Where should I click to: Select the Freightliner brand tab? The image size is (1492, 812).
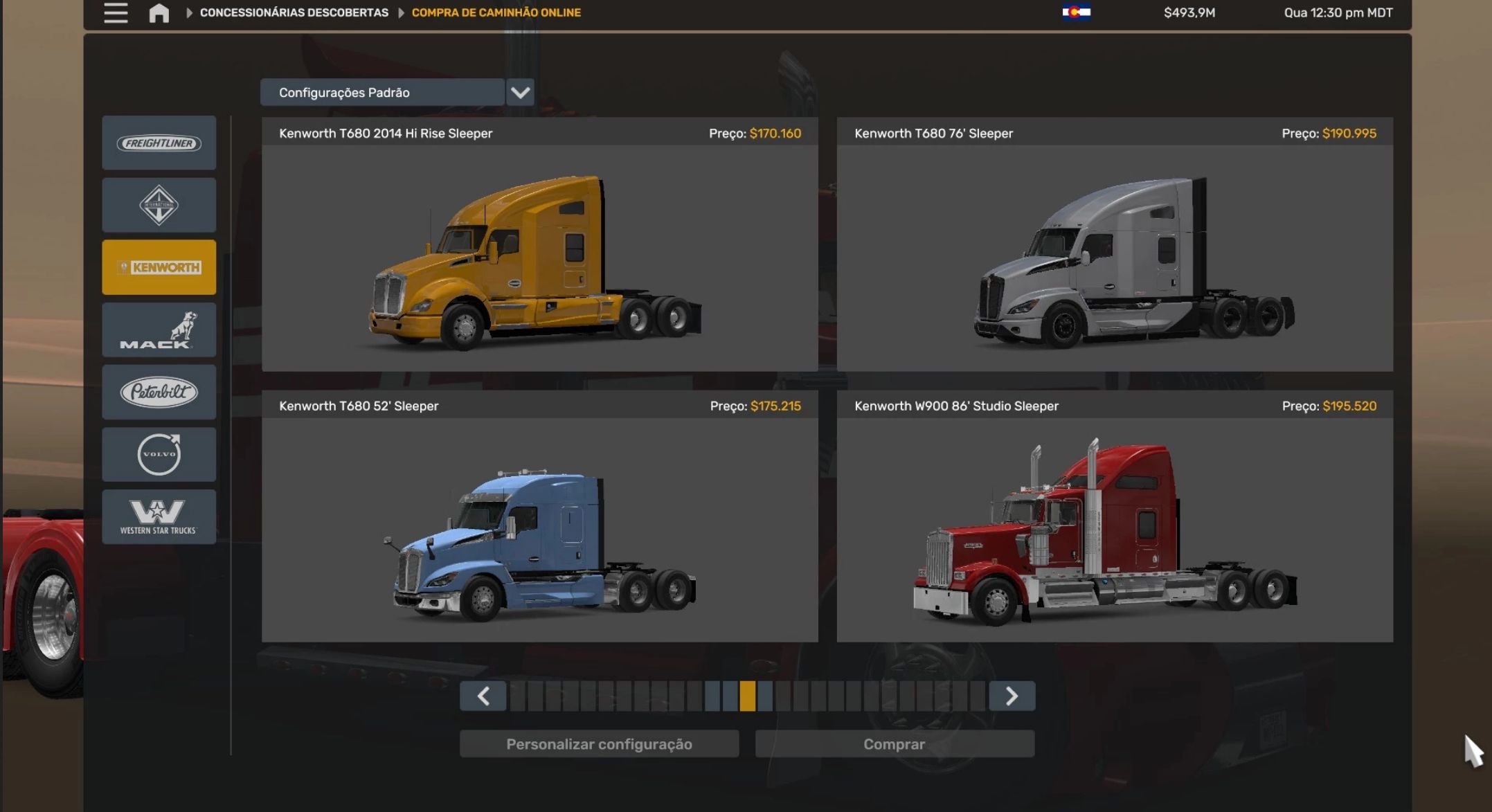tap(159, 143)
